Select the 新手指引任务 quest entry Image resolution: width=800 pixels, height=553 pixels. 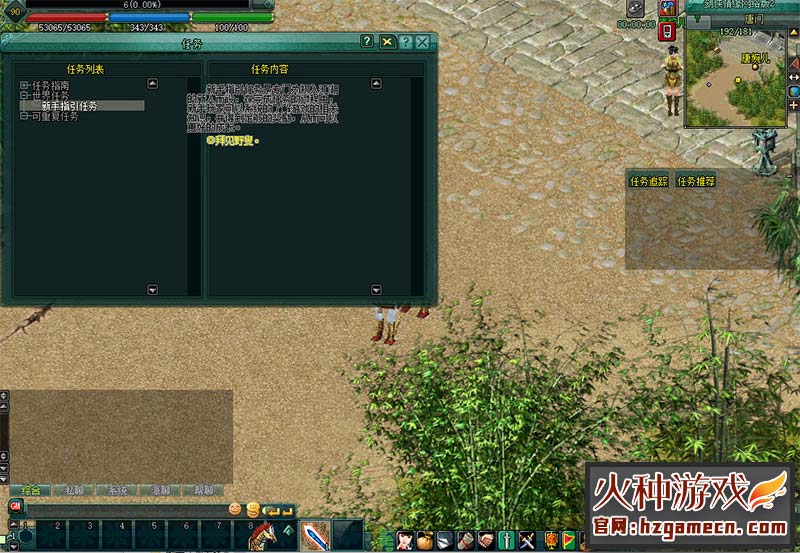[x=69, y=106]
